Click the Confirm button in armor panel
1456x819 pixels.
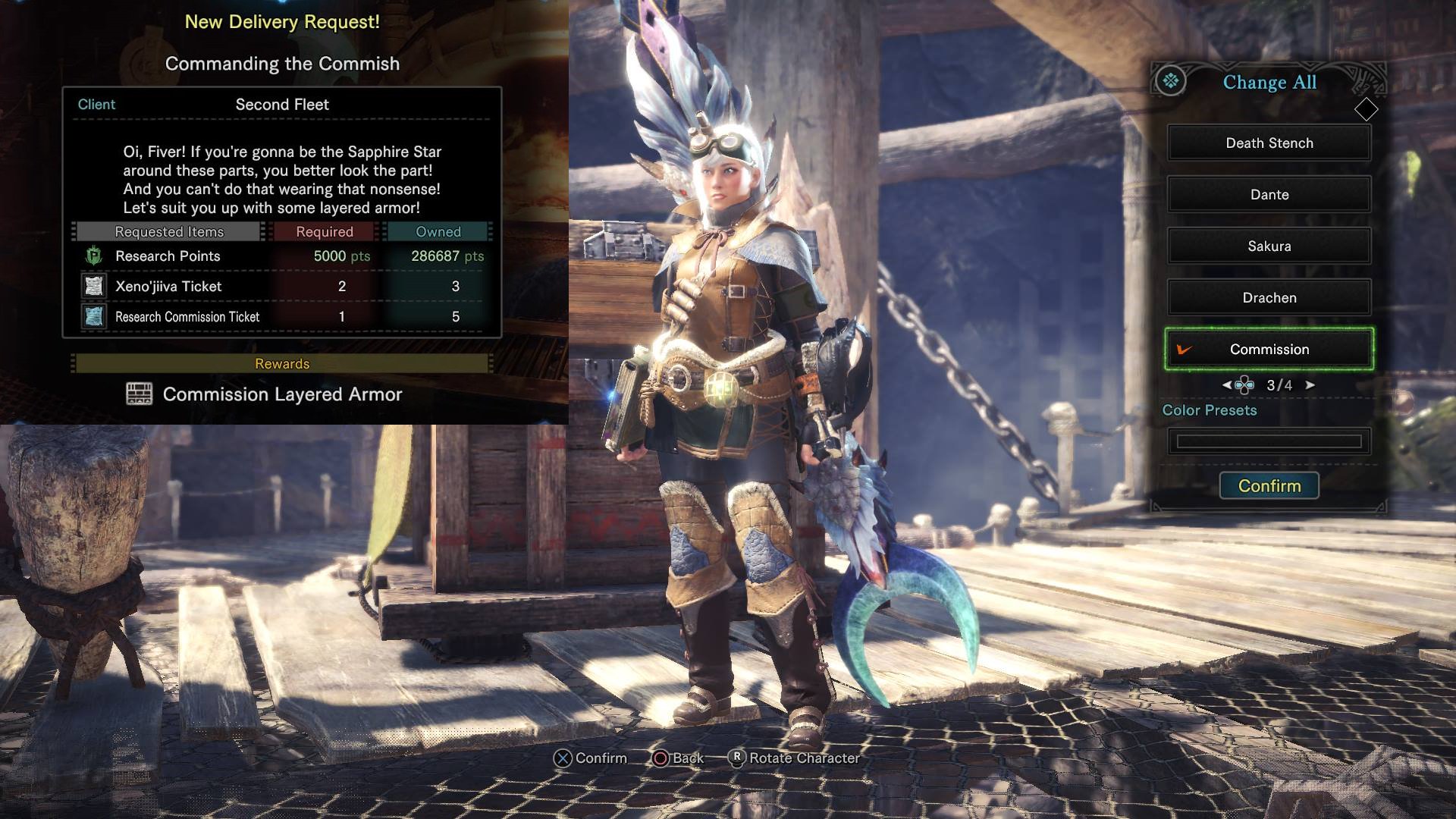(1269, 486)
